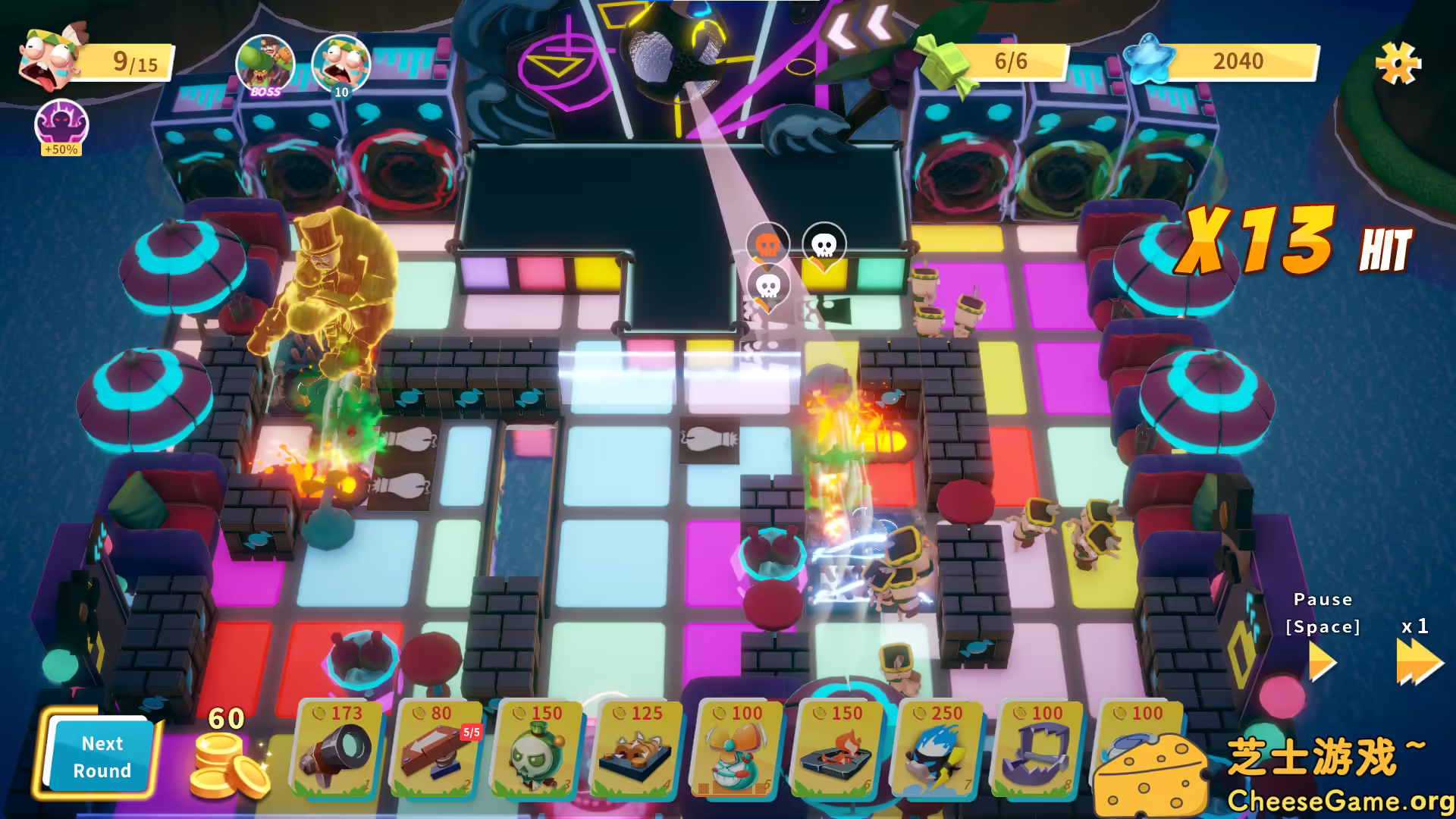This screenshot has width=1456, height=819.
Task: Open the settings gear in the top-right corner
Action: click(x=1399, y=64)
